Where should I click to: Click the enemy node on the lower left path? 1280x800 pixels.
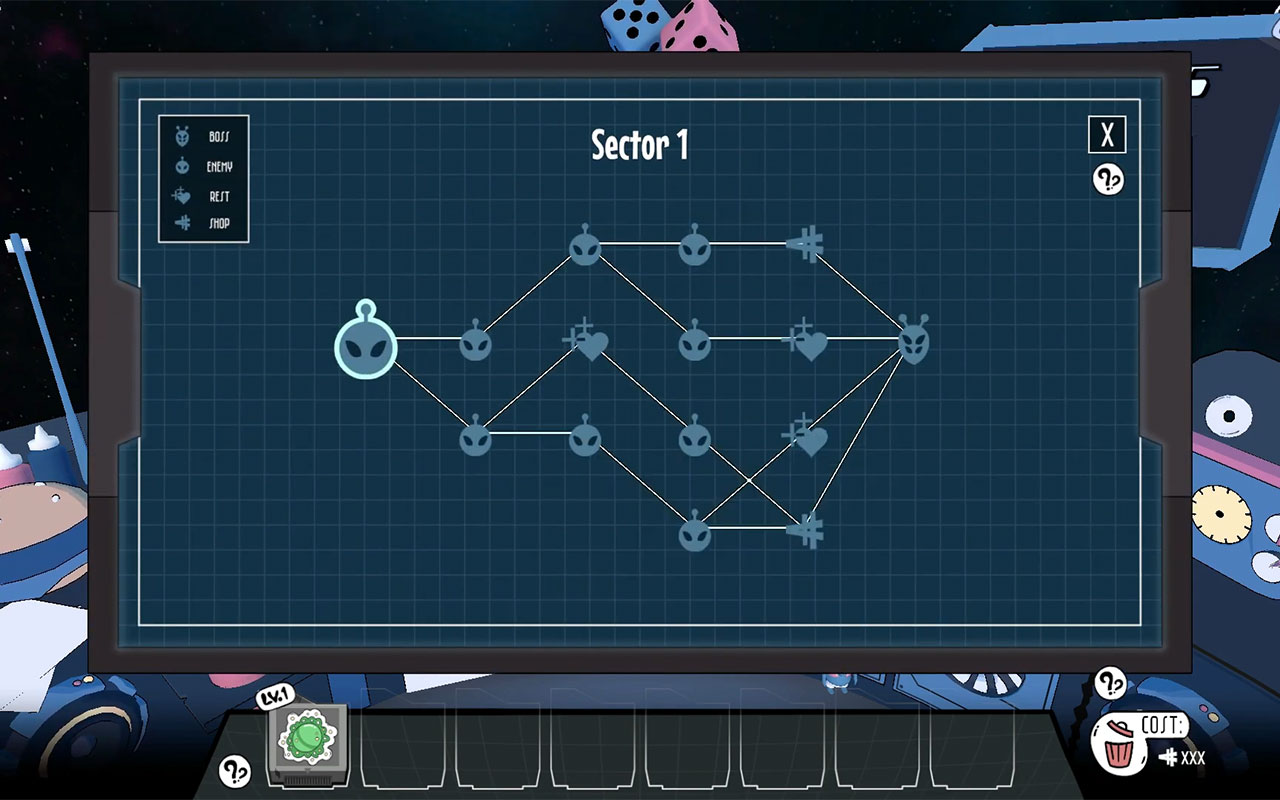coord(474,438)
